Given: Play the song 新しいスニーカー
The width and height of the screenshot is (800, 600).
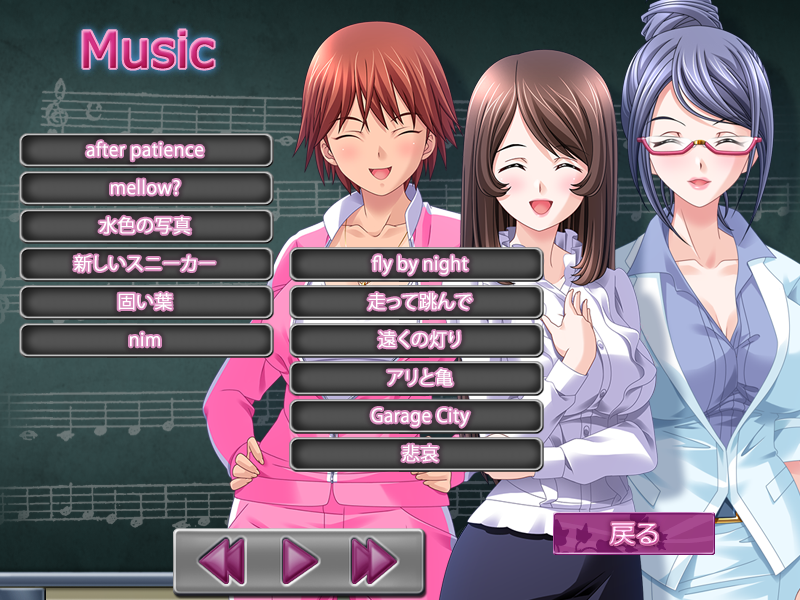Looking at the screenshot, I should pos(146,264).
